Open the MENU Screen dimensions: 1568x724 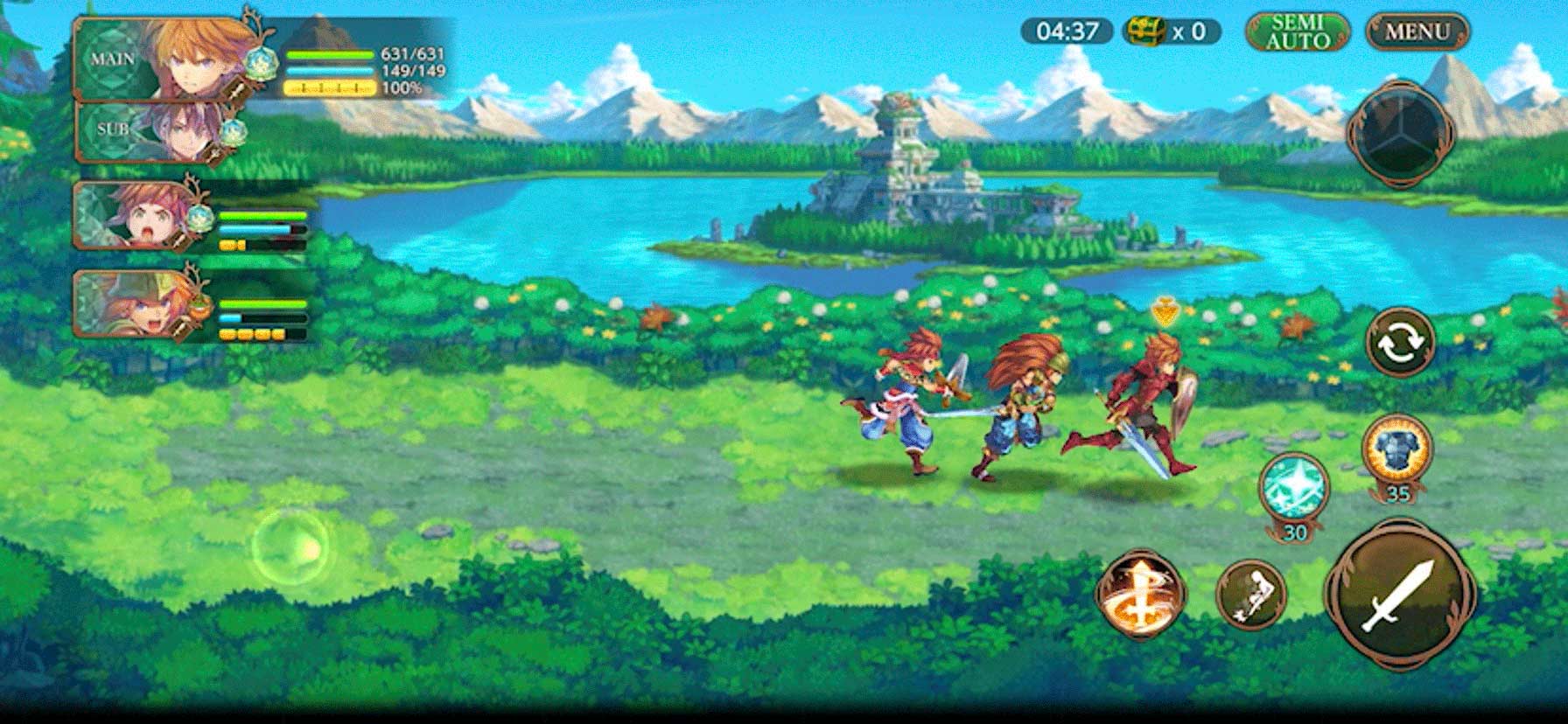coord(1417,31)
